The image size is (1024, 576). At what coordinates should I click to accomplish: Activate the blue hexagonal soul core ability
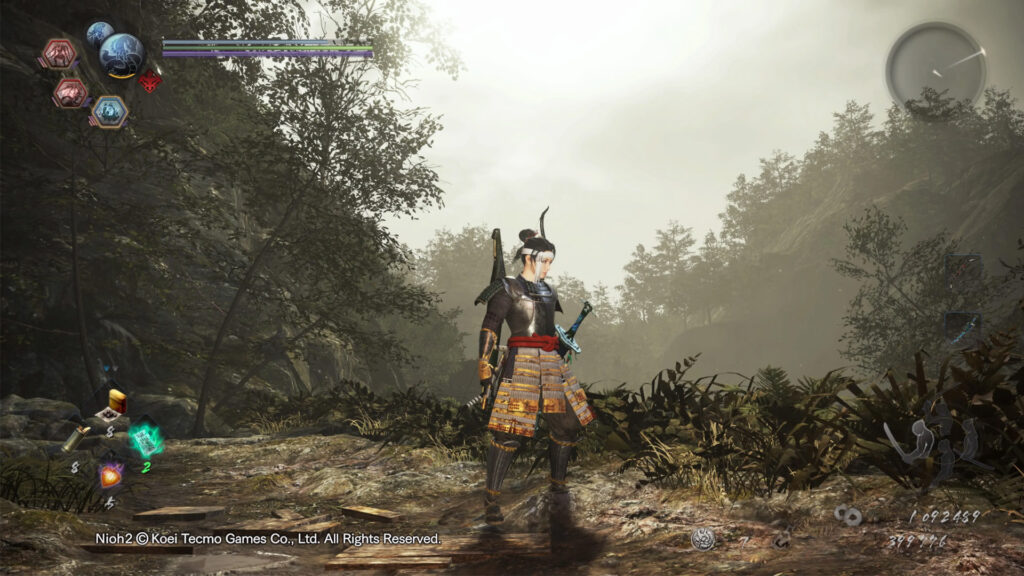[109, 111]
